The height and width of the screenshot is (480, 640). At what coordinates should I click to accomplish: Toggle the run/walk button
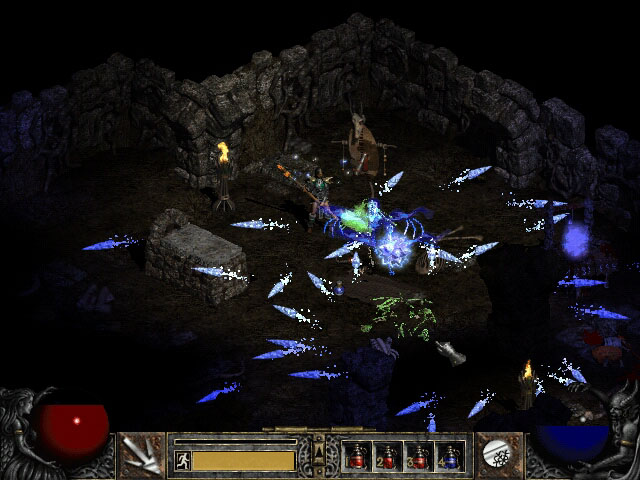[x=183, y=460]
